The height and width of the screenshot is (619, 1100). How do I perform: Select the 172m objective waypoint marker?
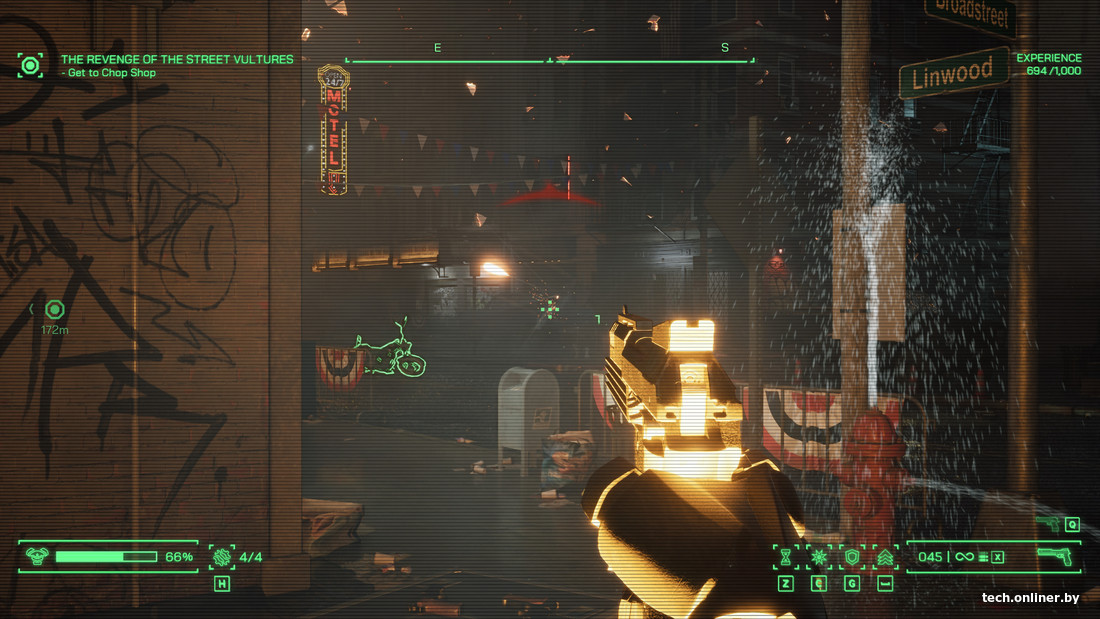(55, 310)
